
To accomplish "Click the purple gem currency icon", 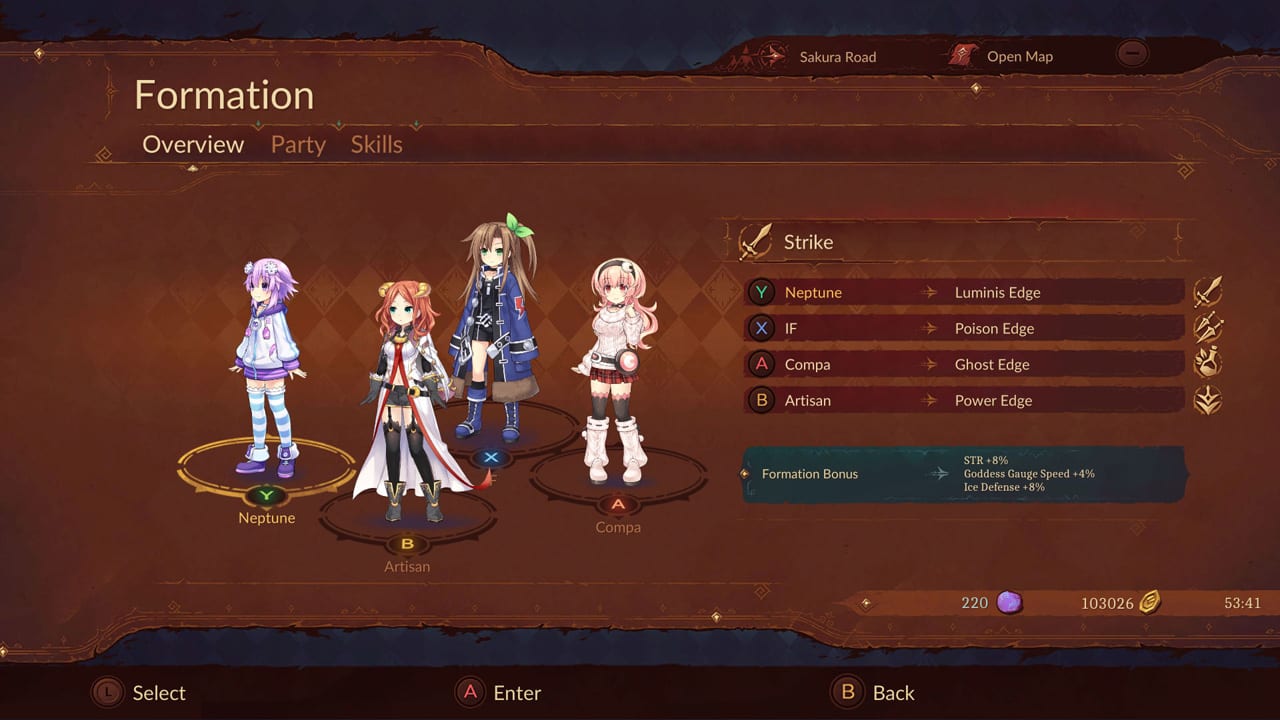I will (1008, 602).
